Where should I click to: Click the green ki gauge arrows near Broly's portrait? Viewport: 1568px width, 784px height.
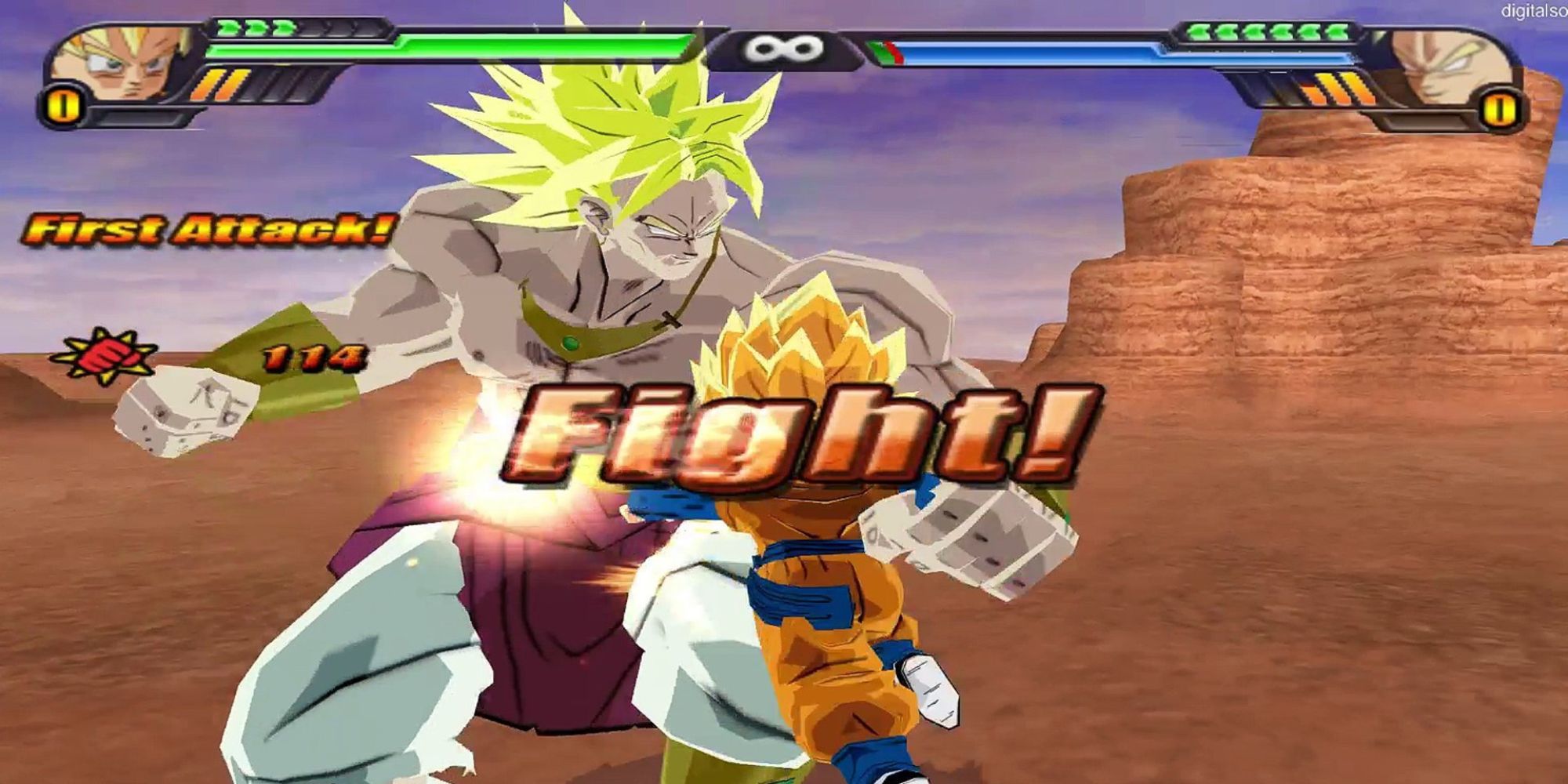tap(255, 28)
